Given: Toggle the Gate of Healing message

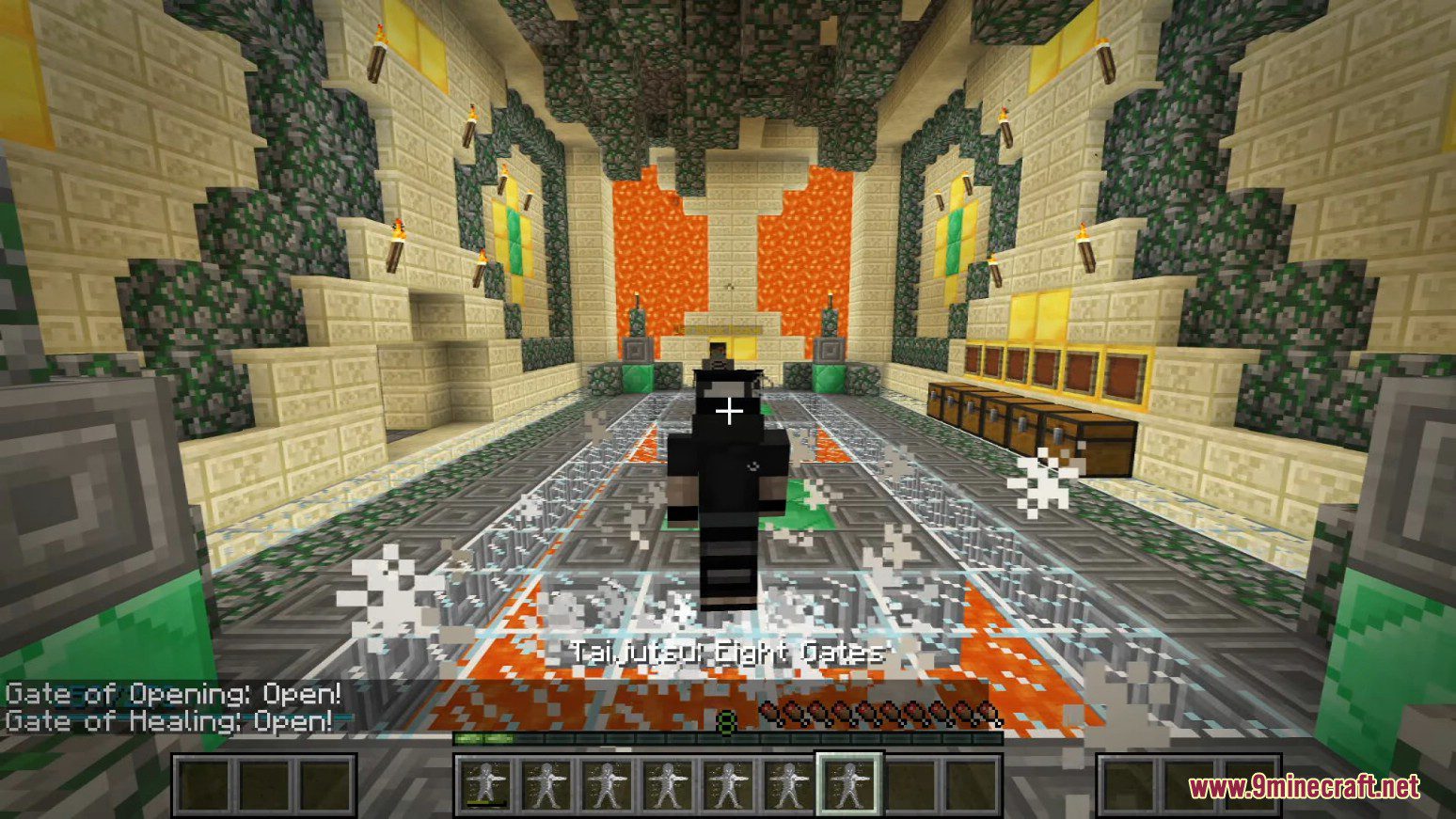Looking at the screenshot, I should click(169, 722).
